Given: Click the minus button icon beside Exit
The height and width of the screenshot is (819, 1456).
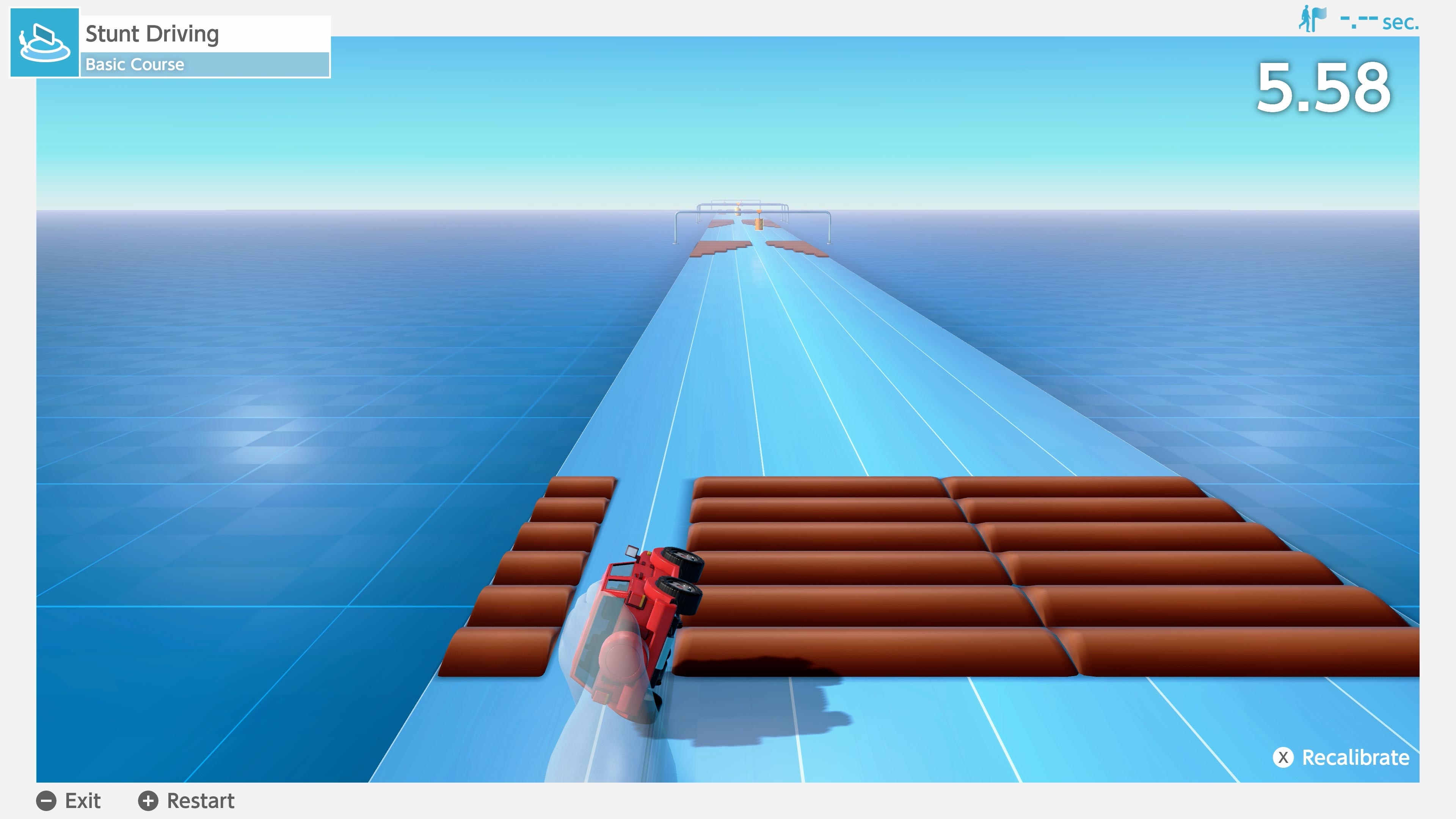Looking at the screenshot, I should tap(47, 801).
